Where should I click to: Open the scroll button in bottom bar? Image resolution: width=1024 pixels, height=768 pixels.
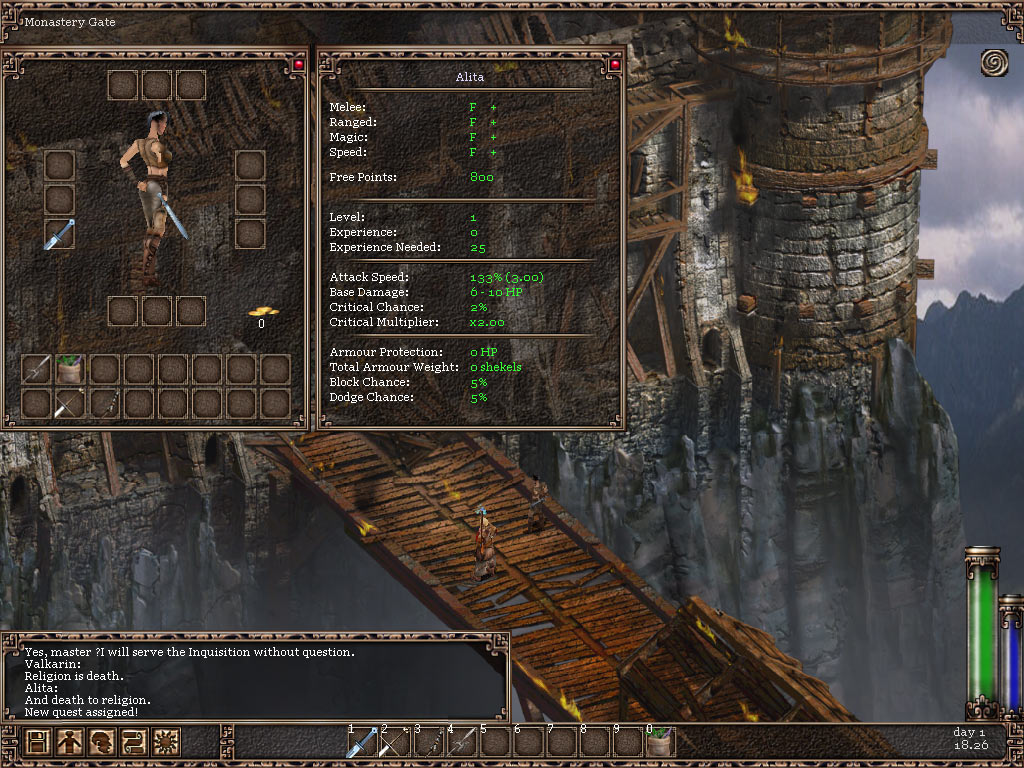pos(134,742)
